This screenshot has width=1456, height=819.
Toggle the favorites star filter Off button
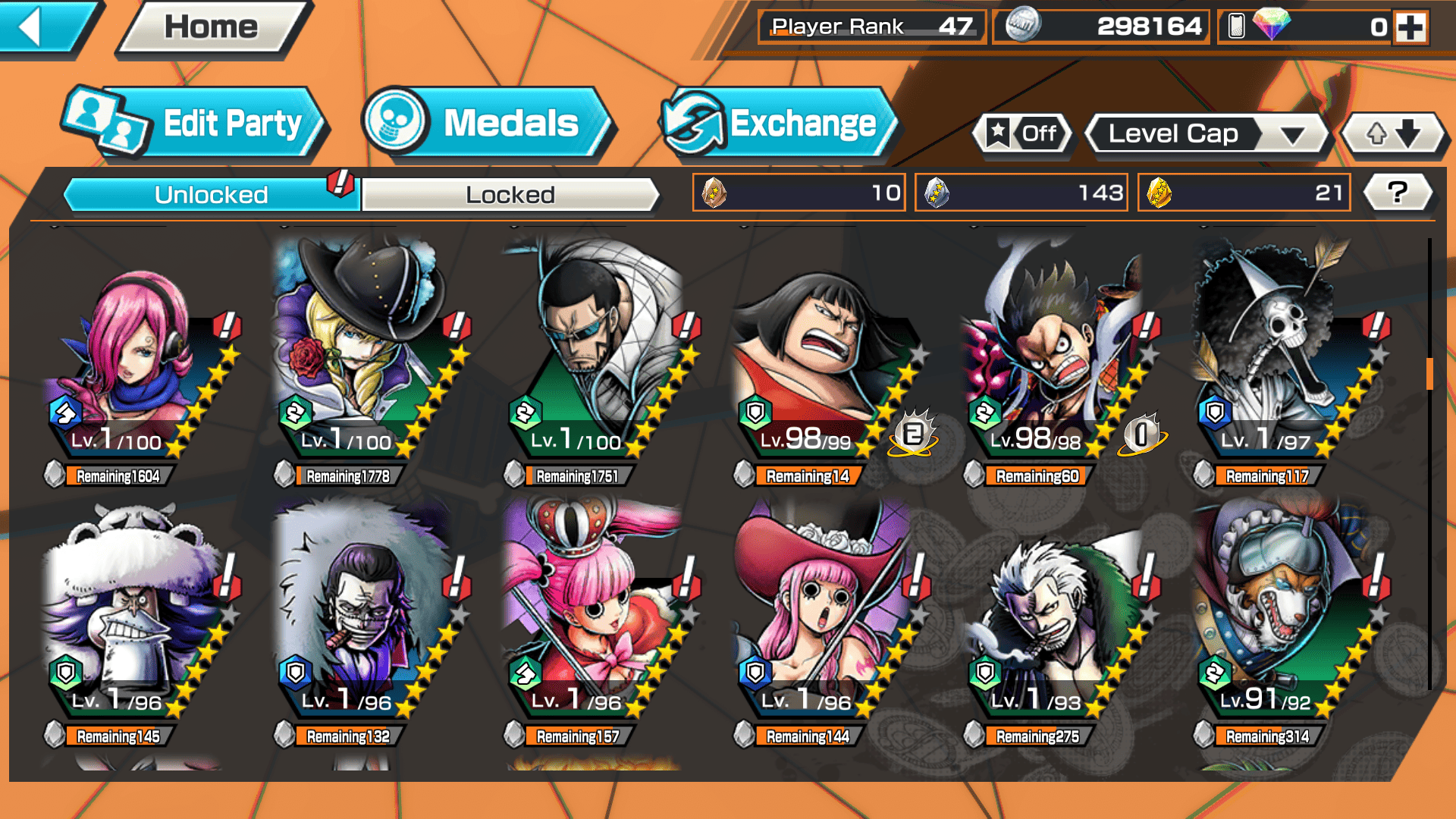(1022, 134)
